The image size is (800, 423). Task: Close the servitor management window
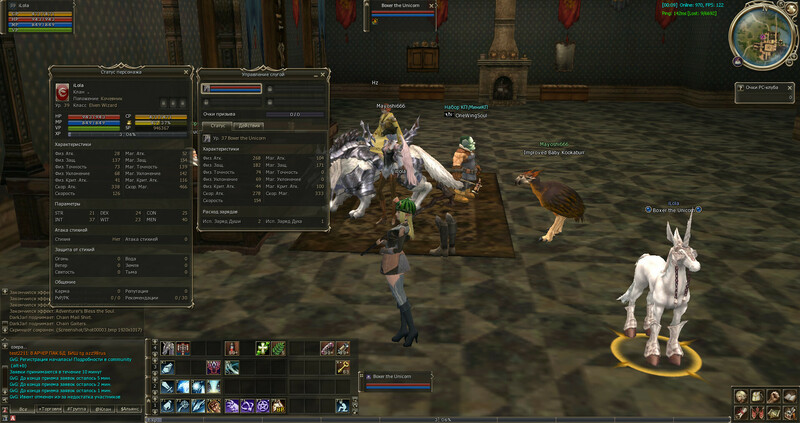(323, 74)
